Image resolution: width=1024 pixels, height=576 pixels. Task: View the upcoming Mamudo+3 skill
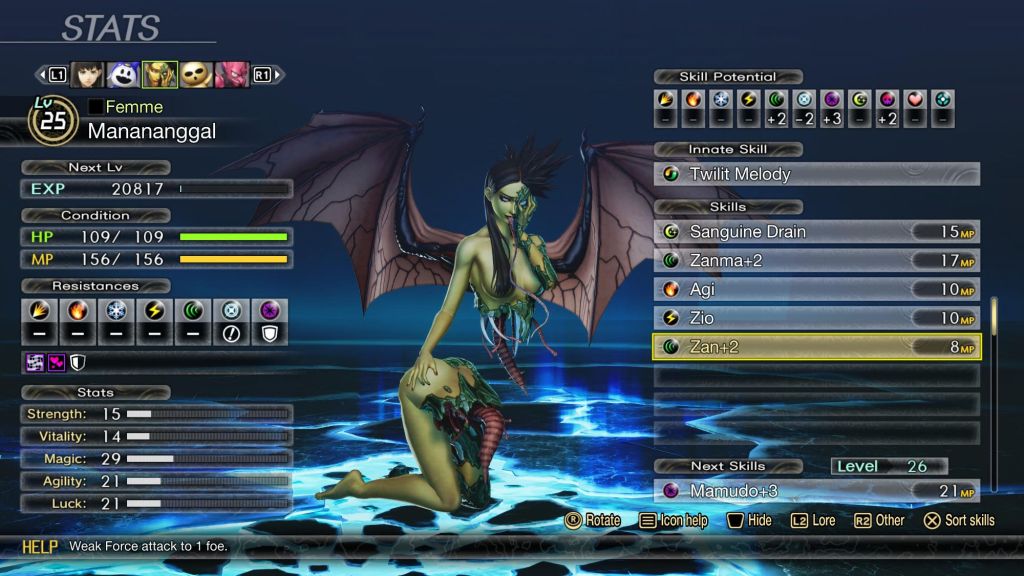click(x=817, y=491)
